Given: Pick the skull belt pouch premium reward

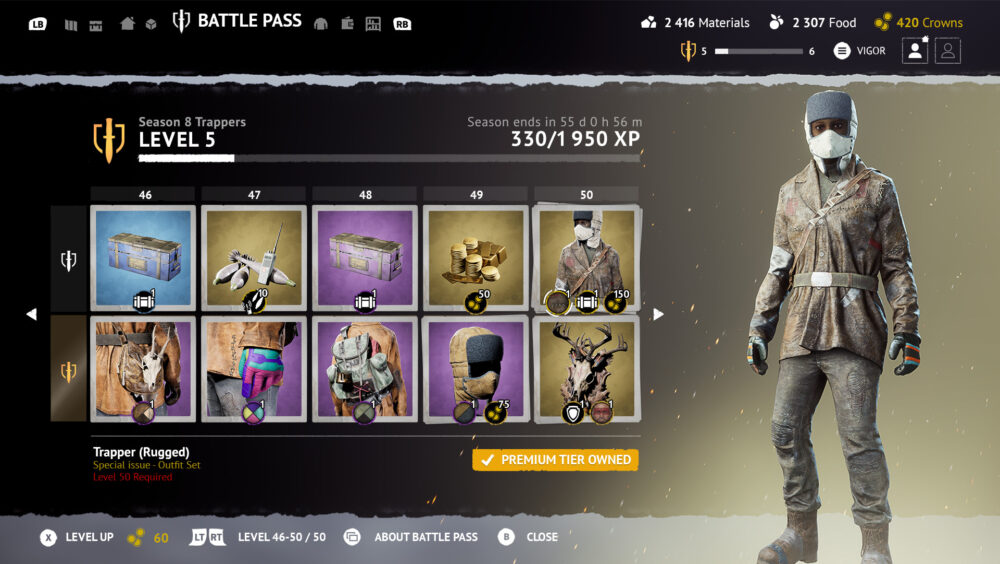Looking at the screenshot, I should pos(143,368).
